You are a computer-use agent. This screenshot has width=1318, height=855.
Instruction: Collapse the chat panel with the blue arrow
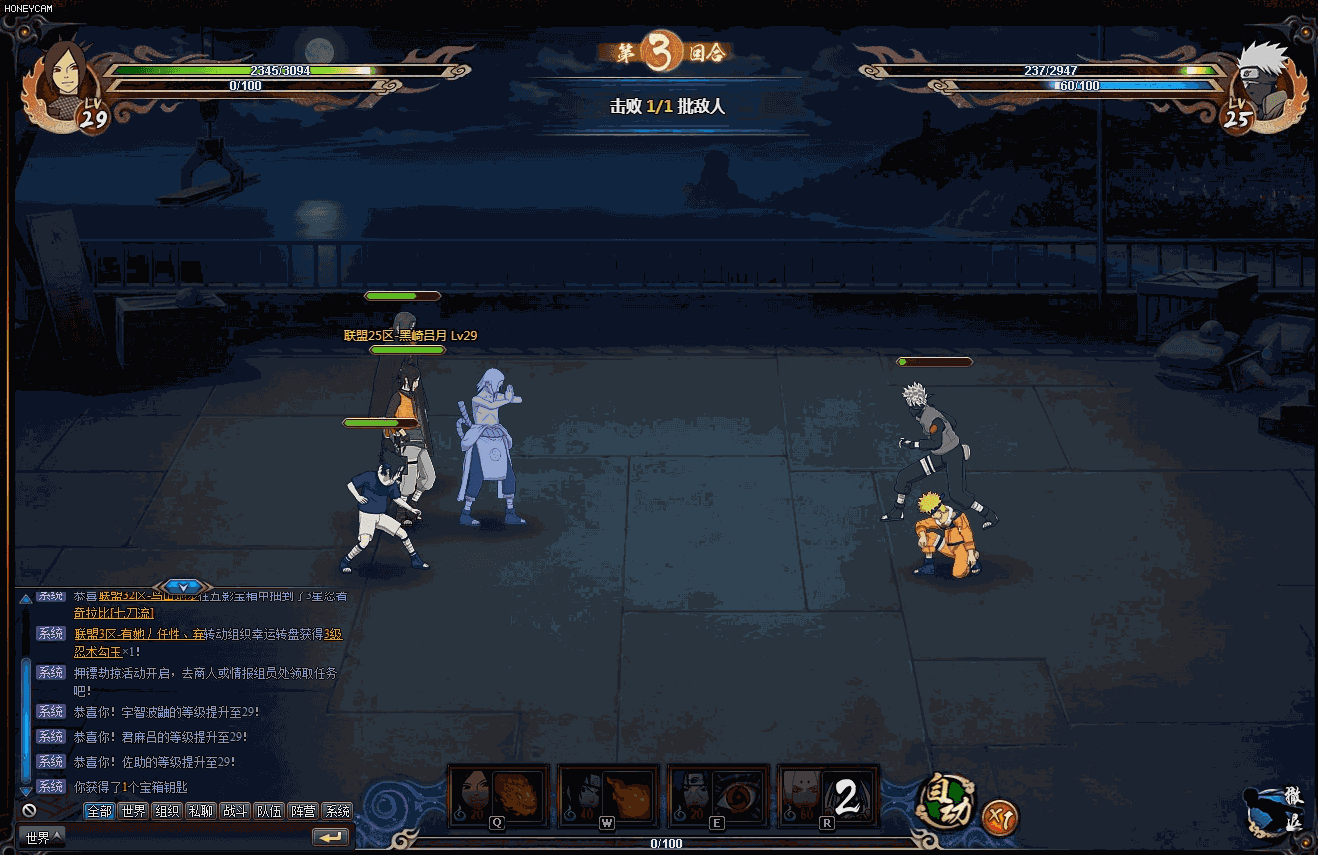coord(184,586)
